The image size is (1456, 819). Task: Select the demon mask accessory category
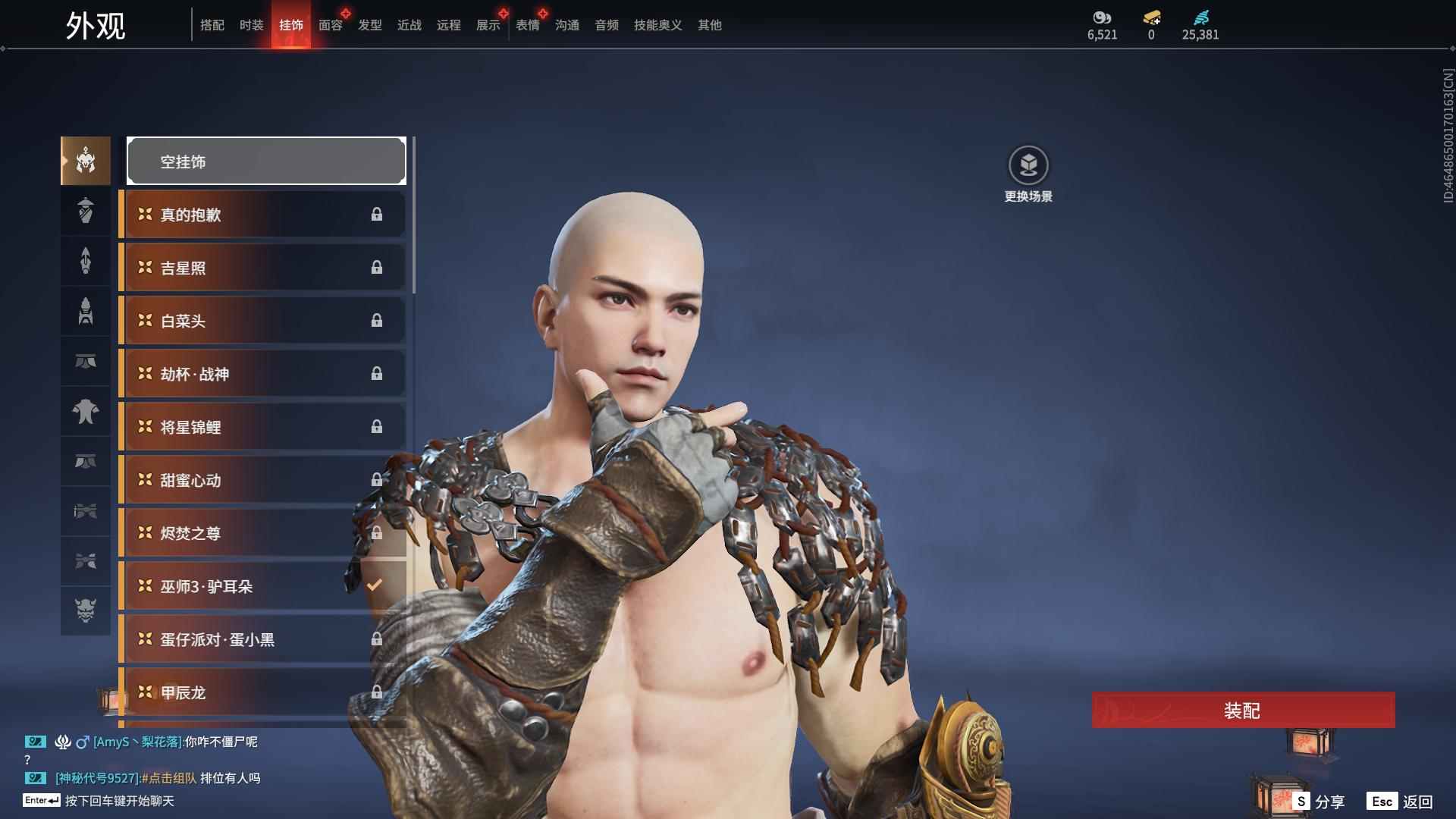point(86,610)
